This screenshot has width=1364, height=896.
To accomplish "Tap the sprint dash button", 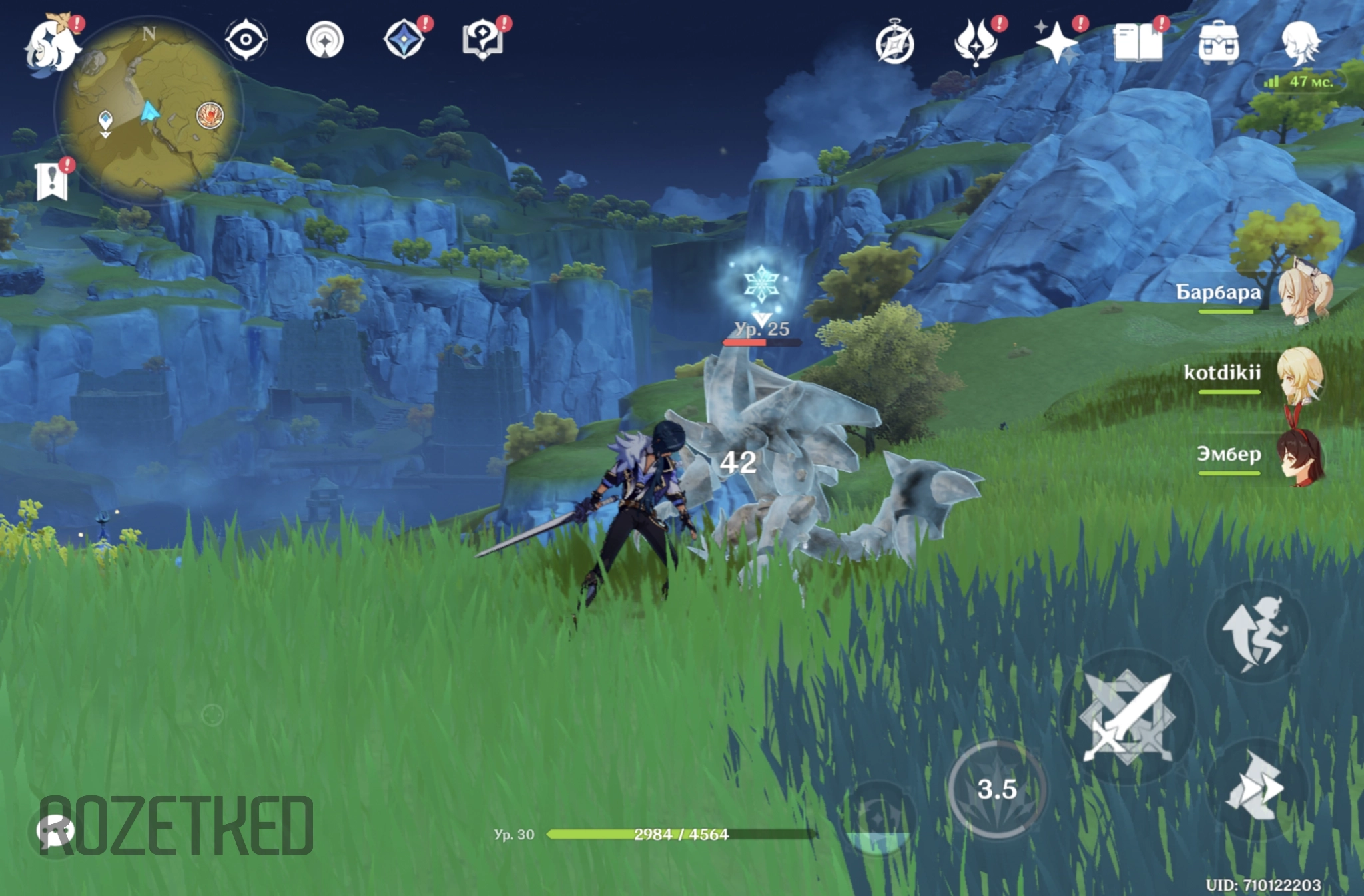I will coord(1255,788).
